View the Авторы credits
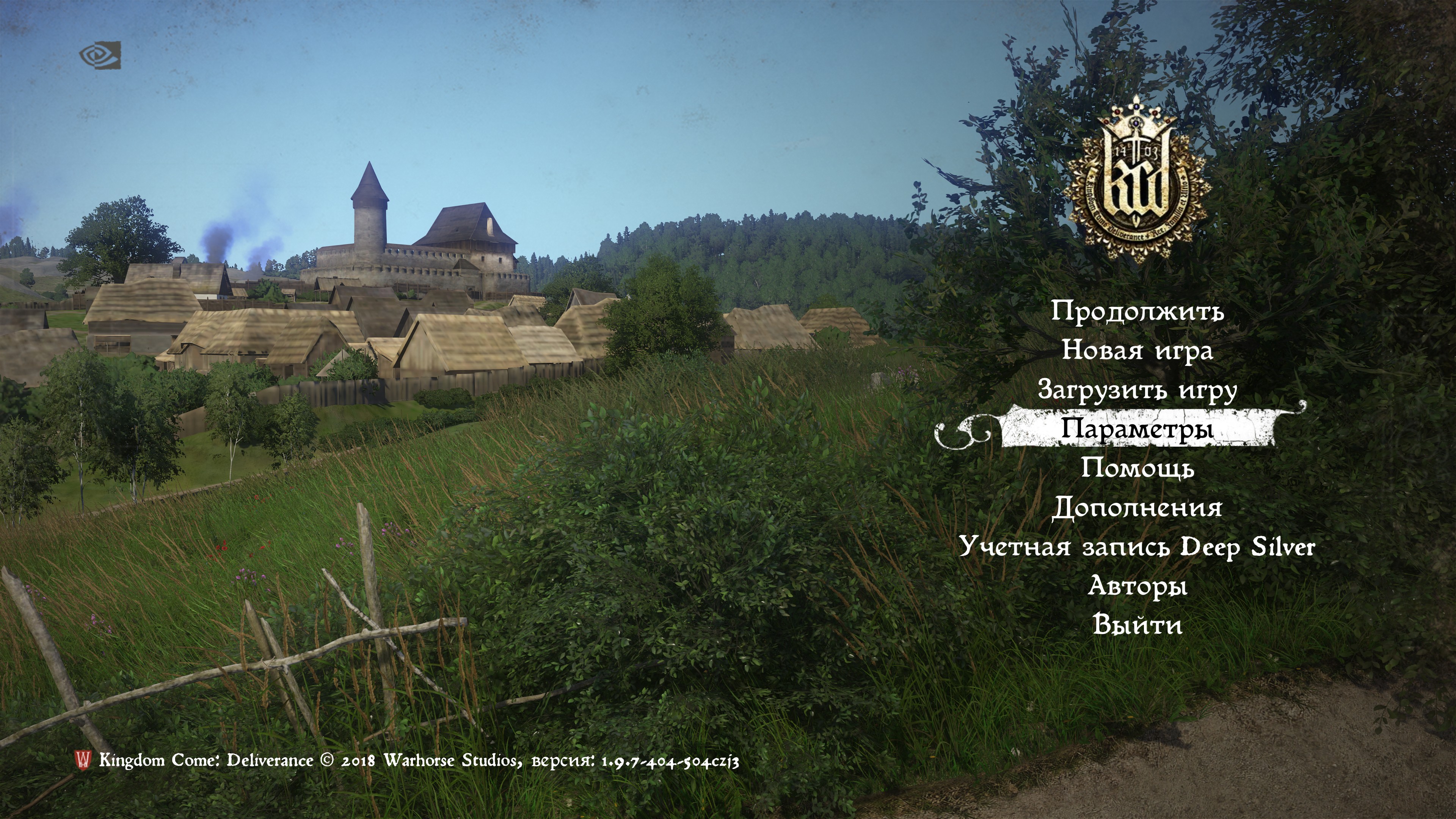The width and height of the screenshot is (1456, 819). pos(1137,586)
